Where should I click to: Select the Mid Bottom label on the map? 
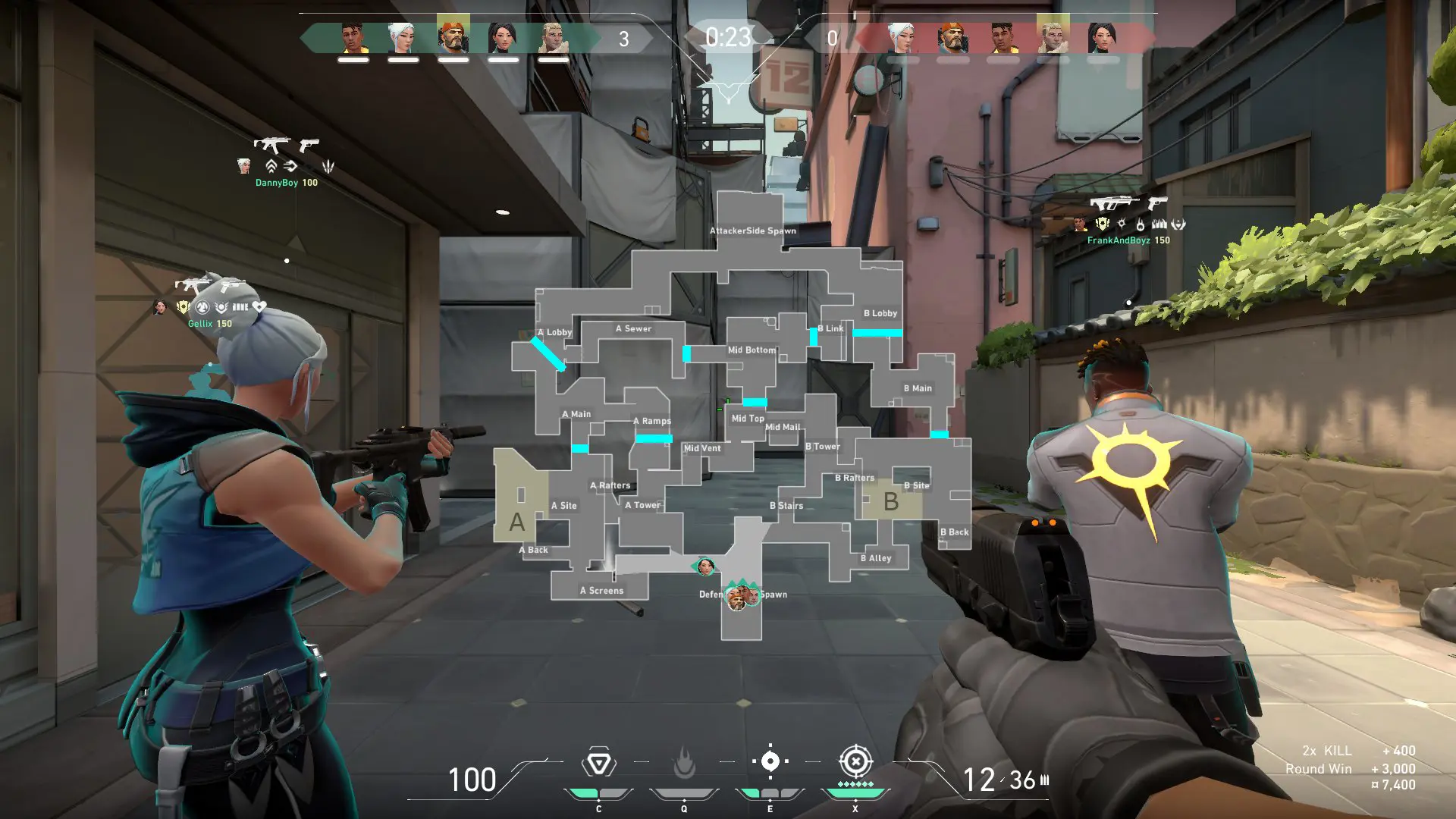752,350
